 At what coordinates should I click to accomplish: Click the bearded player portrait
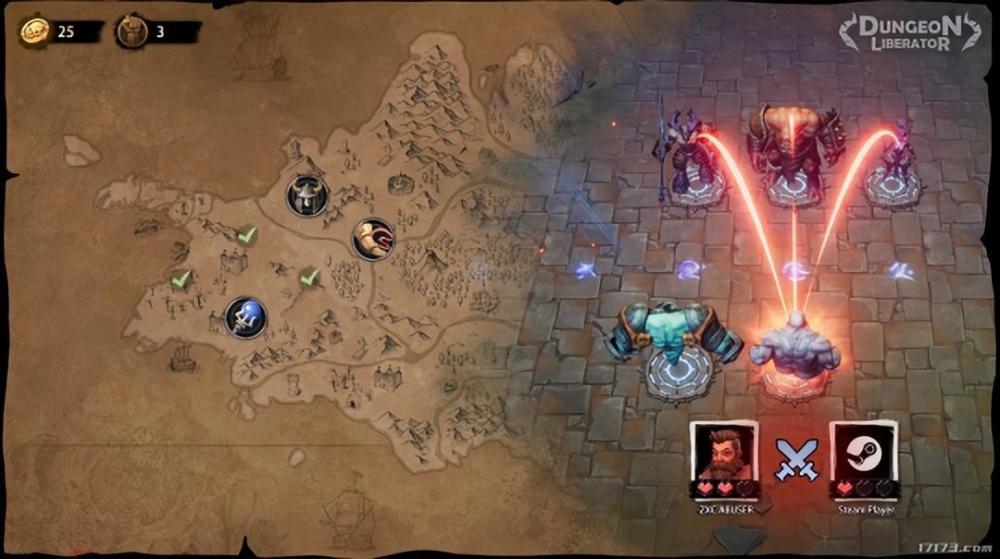point(724,454)
